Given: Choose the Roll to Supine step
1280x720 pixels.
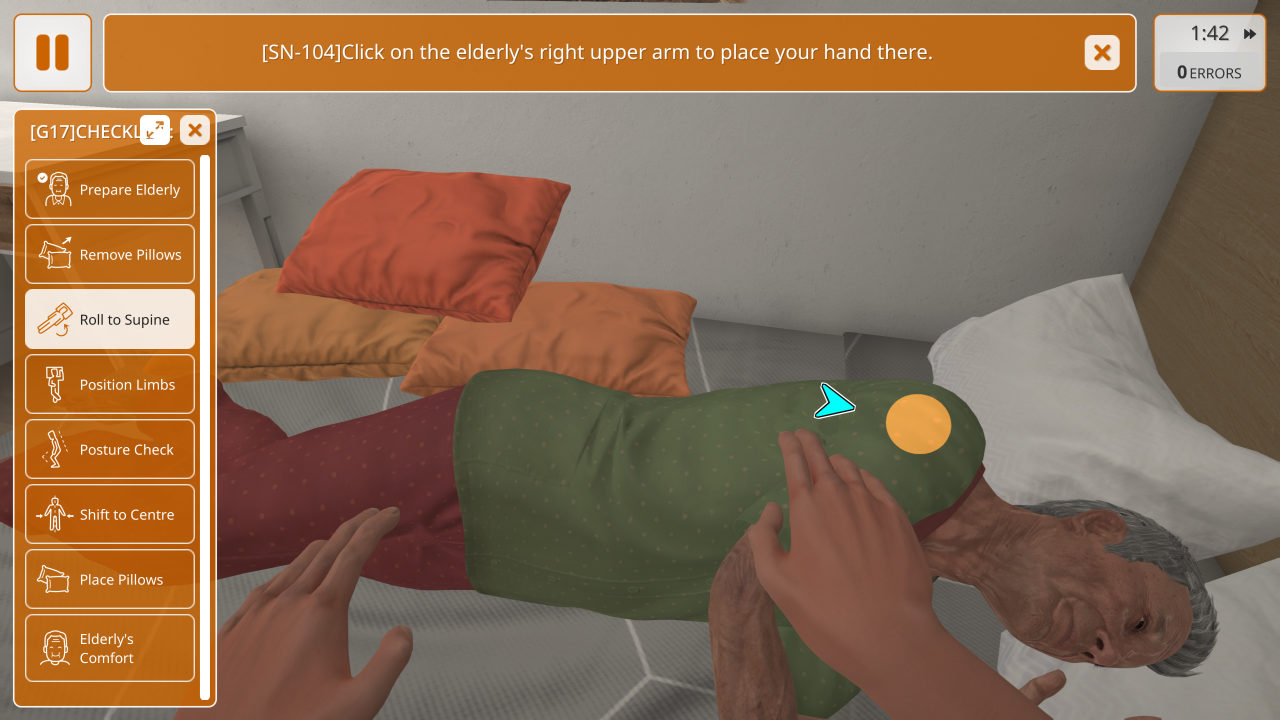Looking at the screenshot, I should click(110, 319).
